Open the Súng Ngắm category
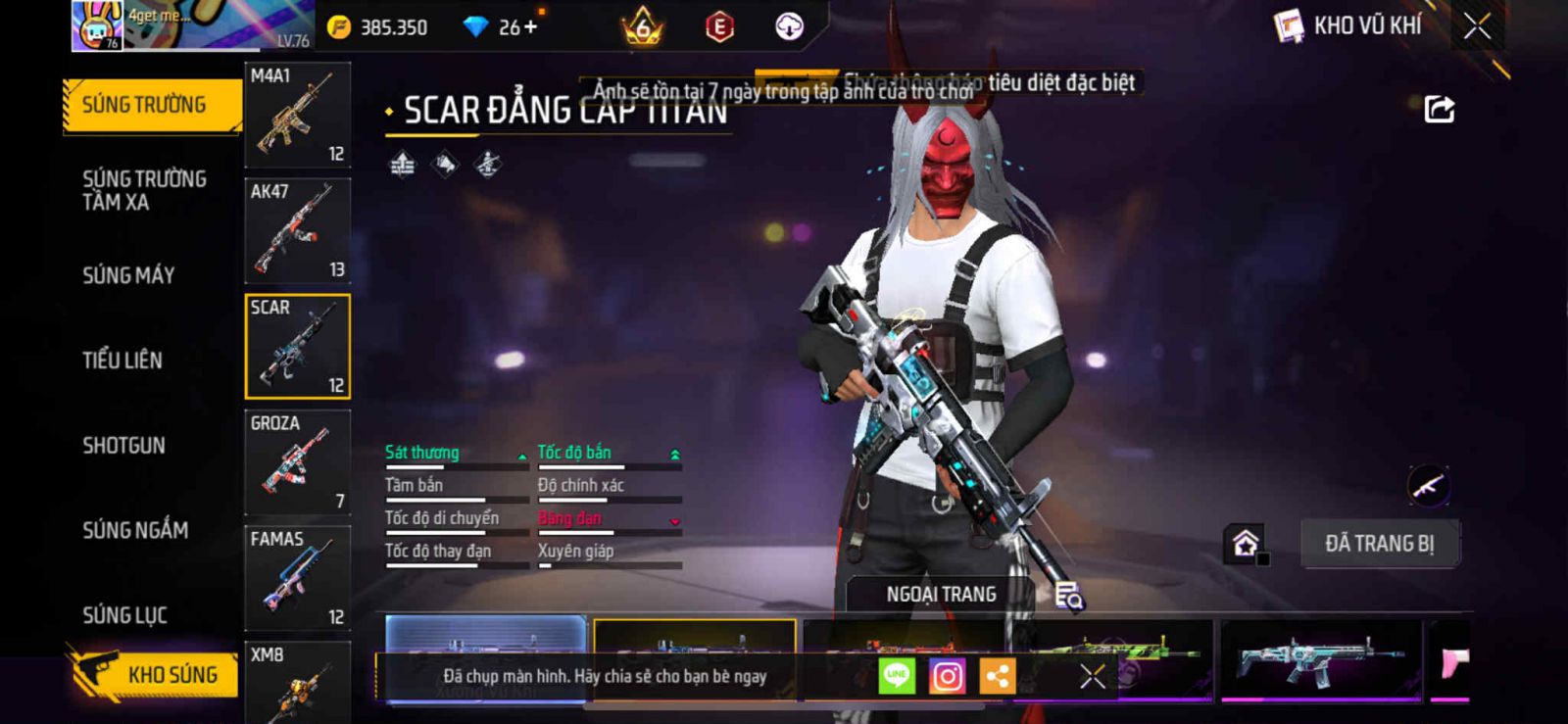The width and height of the screenshot is (1568, 724). click(135, 530)
